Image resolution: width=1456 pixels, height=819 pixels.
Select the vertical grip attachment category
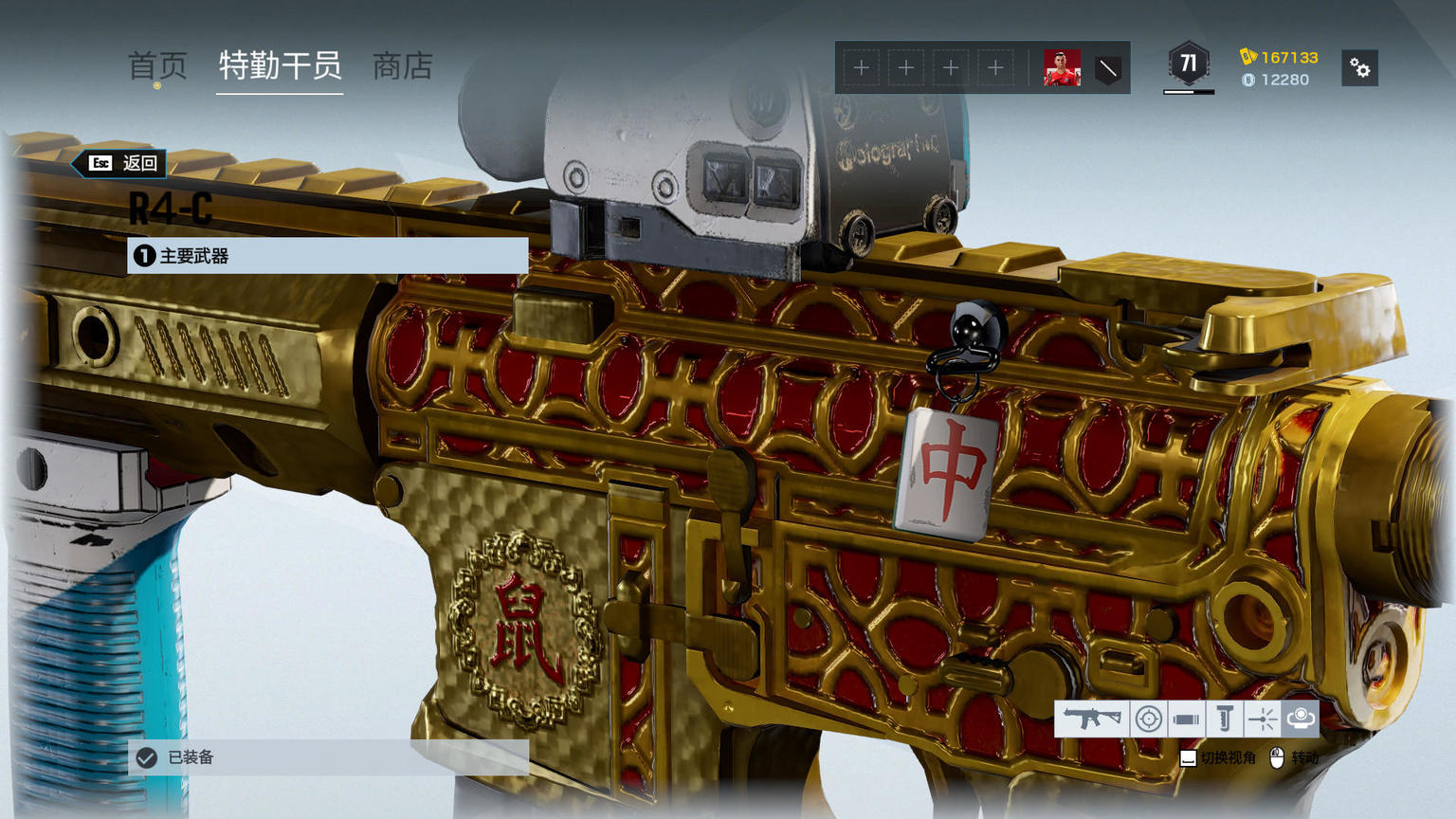click(x=1224, y=719)
